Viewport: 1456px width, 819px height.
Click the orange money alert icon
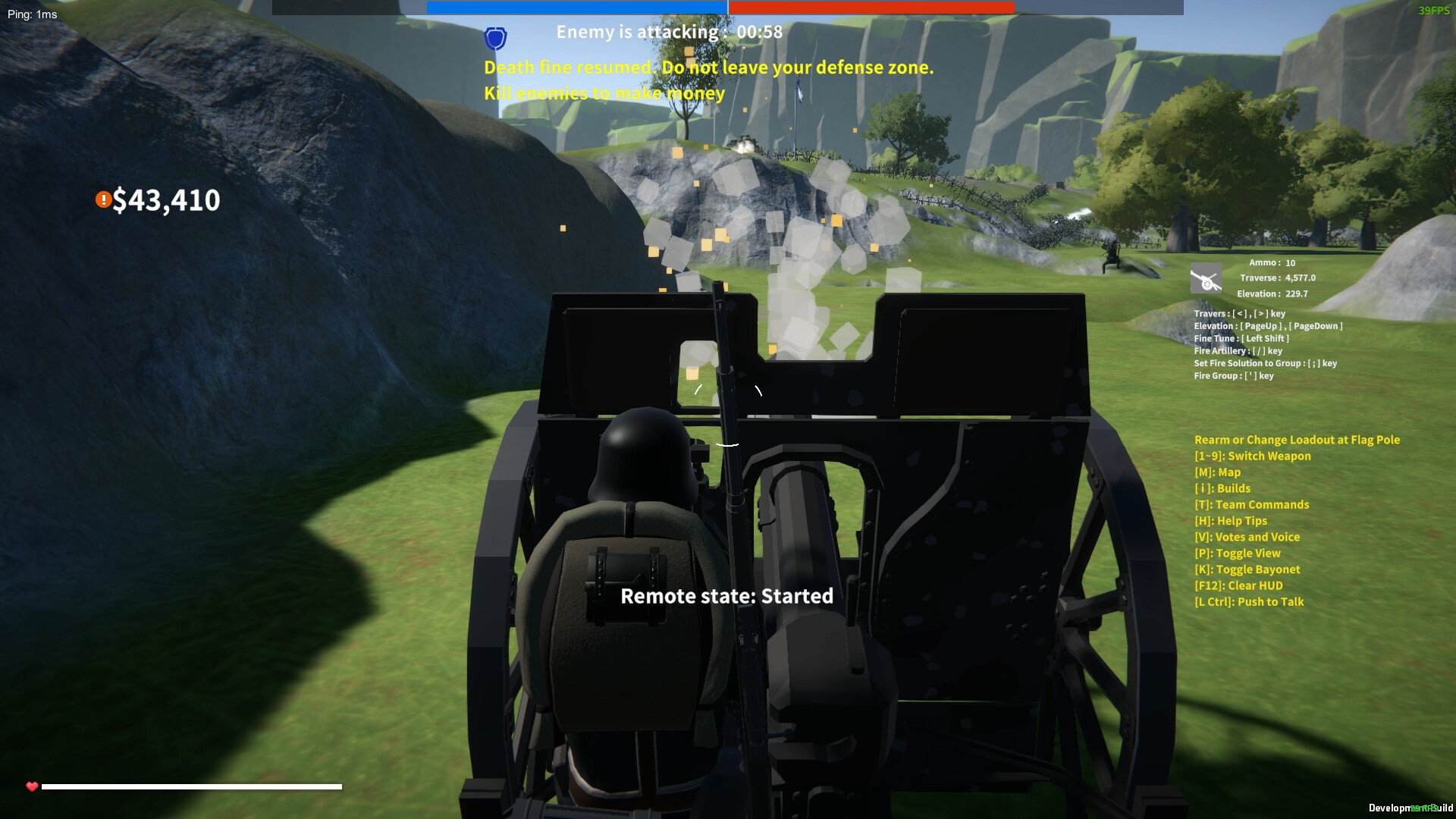102,199
